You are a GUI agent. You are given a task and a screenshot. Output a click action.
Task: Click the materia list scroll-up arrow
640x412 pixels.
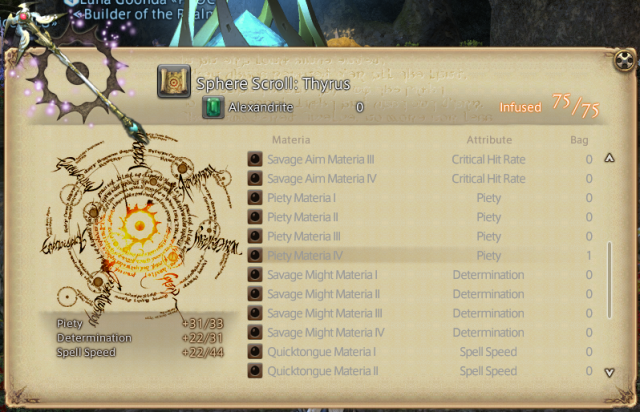609,157
